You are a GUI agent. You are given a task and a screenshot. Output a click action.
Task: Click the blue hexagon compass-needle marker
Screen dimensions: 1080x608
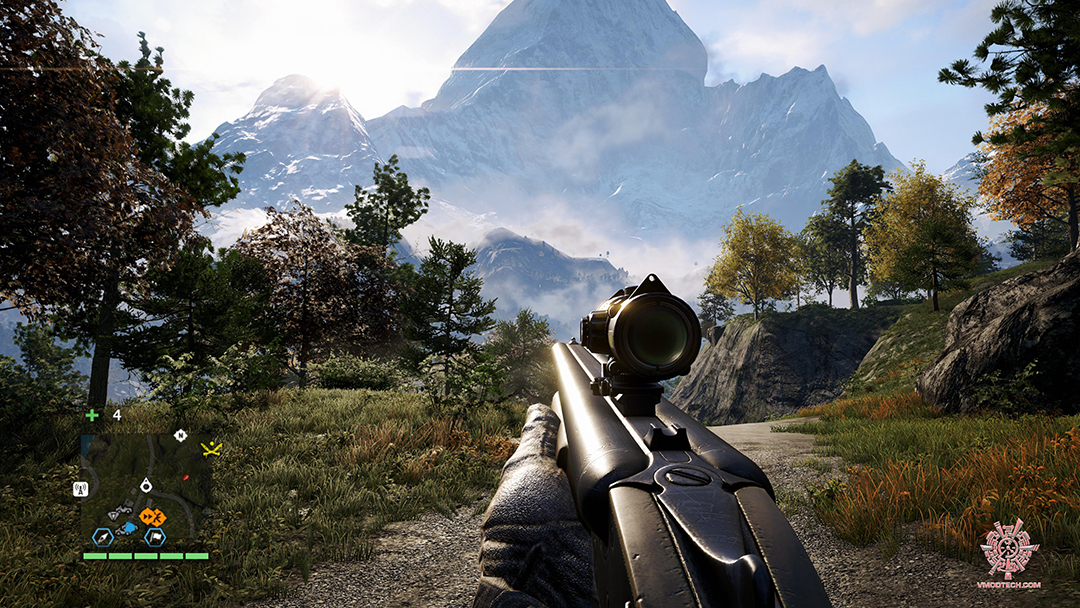[101, 537]
